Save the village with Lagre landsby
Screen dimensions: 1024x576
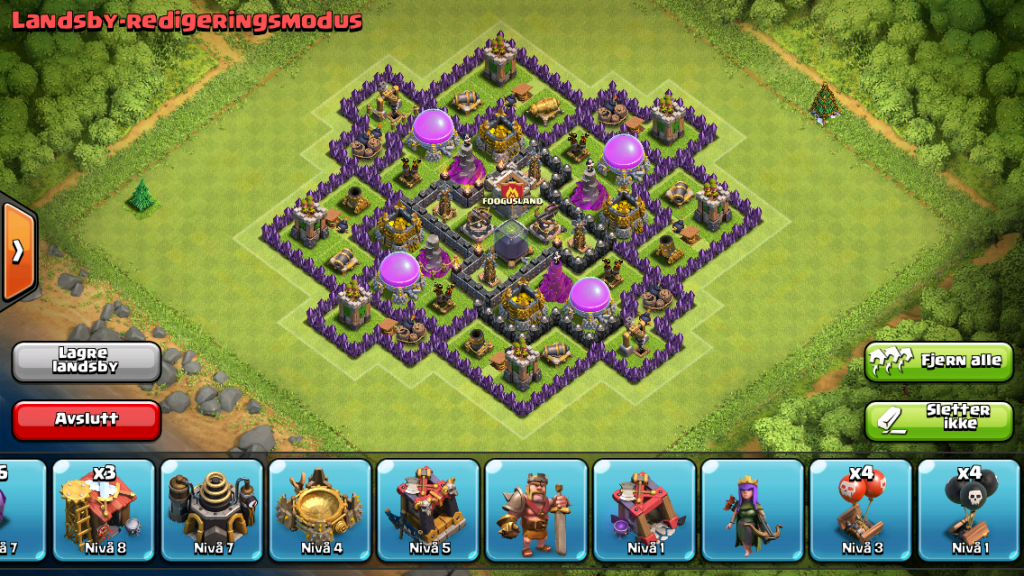coord(87,361)
